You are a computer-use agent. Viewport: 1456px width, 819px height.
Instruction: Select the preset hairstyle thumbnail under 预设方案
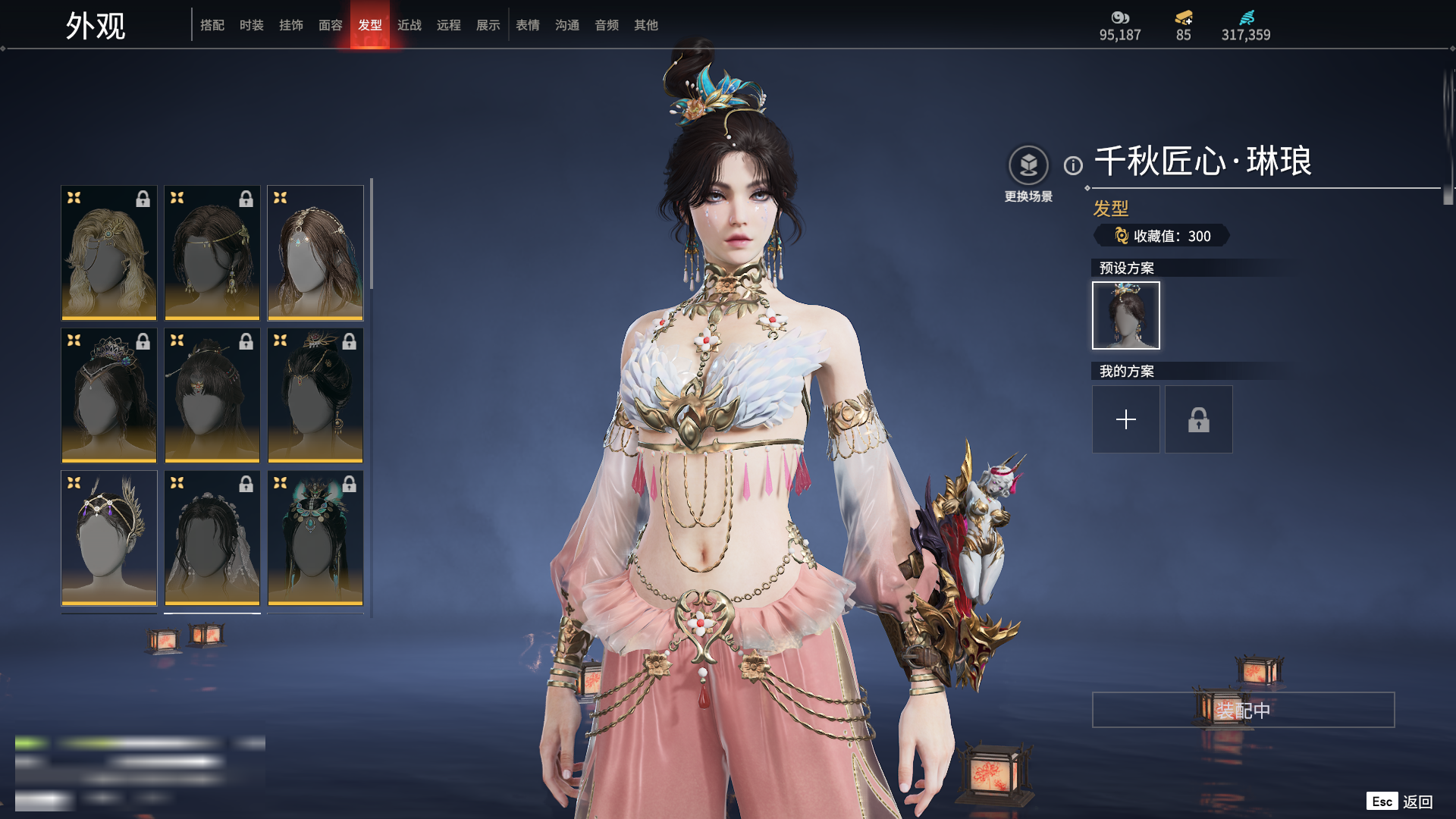[x=1126, y=315]
